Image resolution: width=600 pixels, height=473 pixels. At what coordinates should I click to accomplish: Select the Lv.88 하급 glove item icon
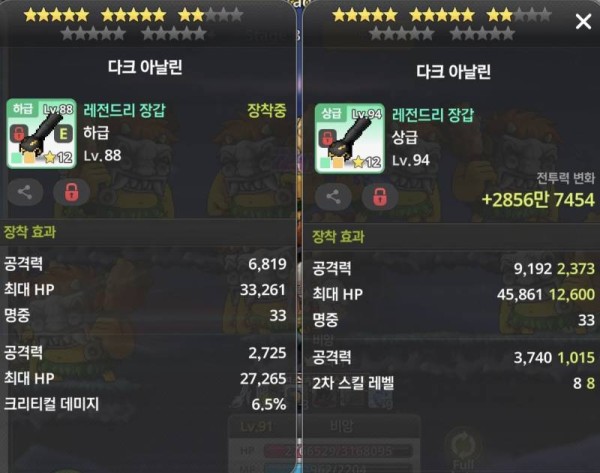(x=42, y=135)
